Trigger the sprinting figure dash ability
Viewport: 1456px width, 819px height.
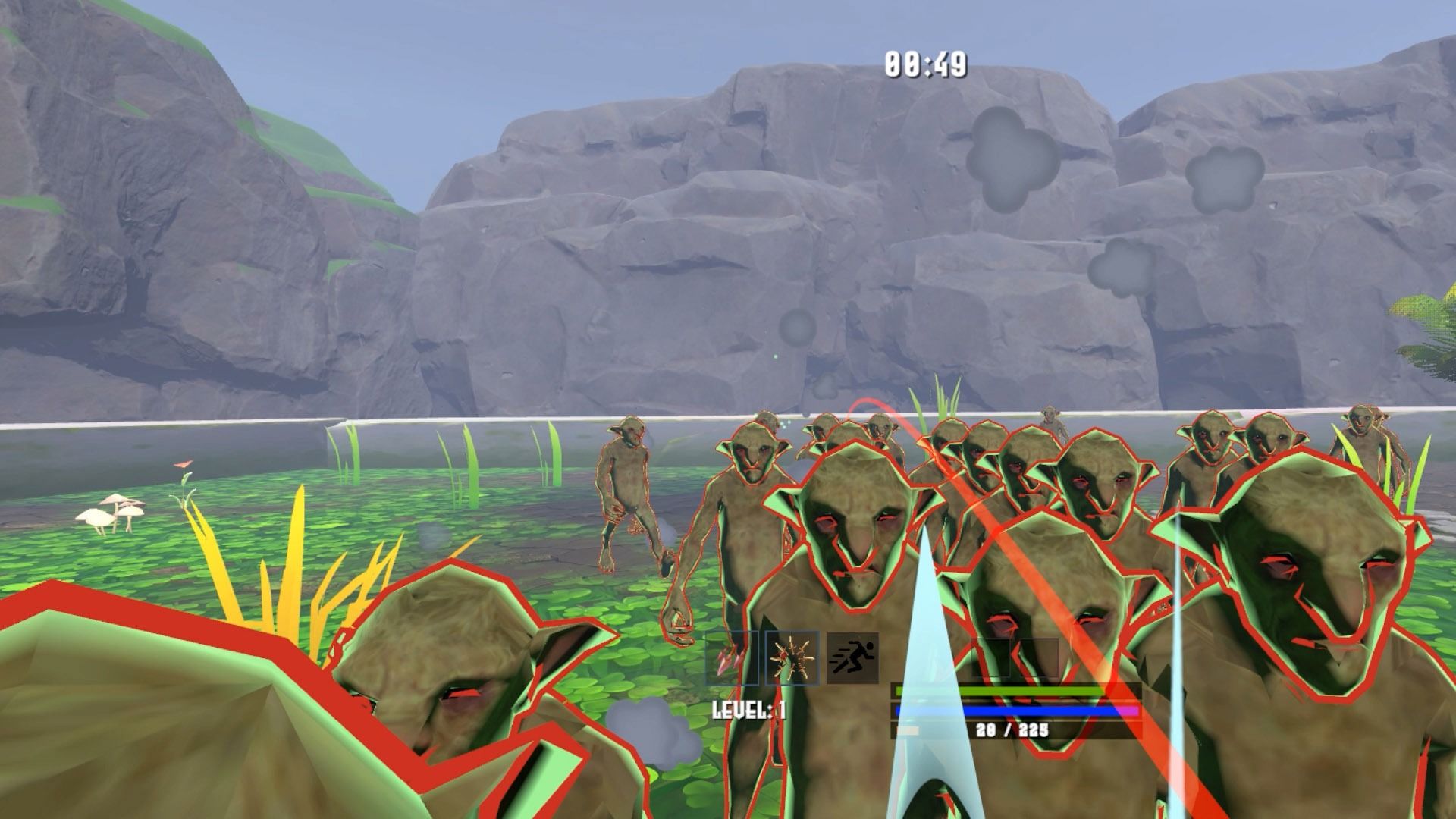852,657
